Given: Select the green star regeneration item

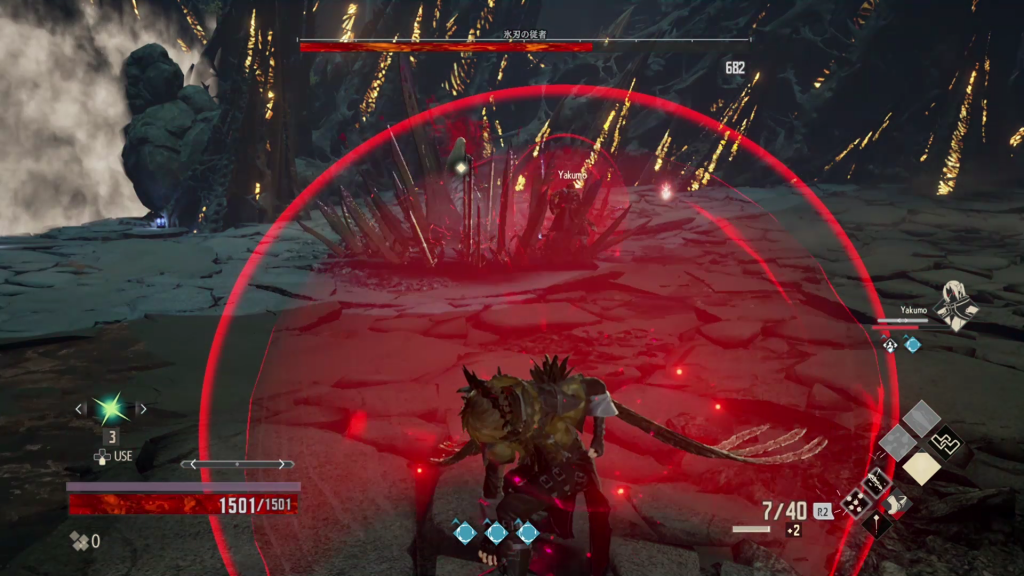Looking at the screenshot, I should click(x=109, y=409).
